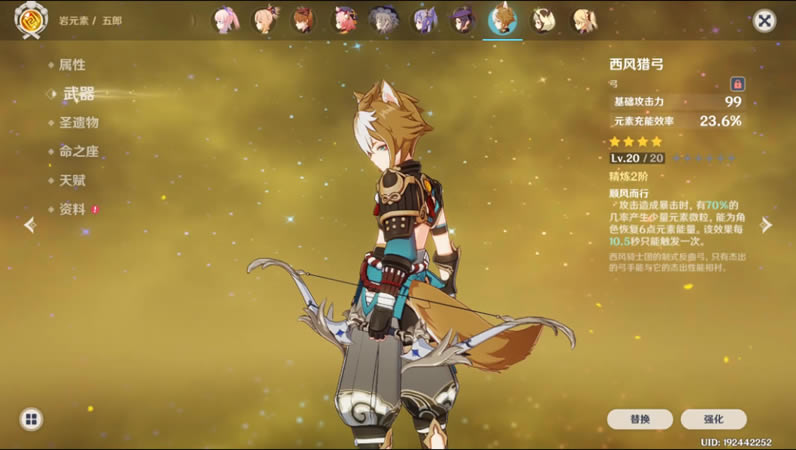The height and width of the screenshot is (450, 796).
Task: Click the Geo element emblem icon
Action: (x=31, y=18)
